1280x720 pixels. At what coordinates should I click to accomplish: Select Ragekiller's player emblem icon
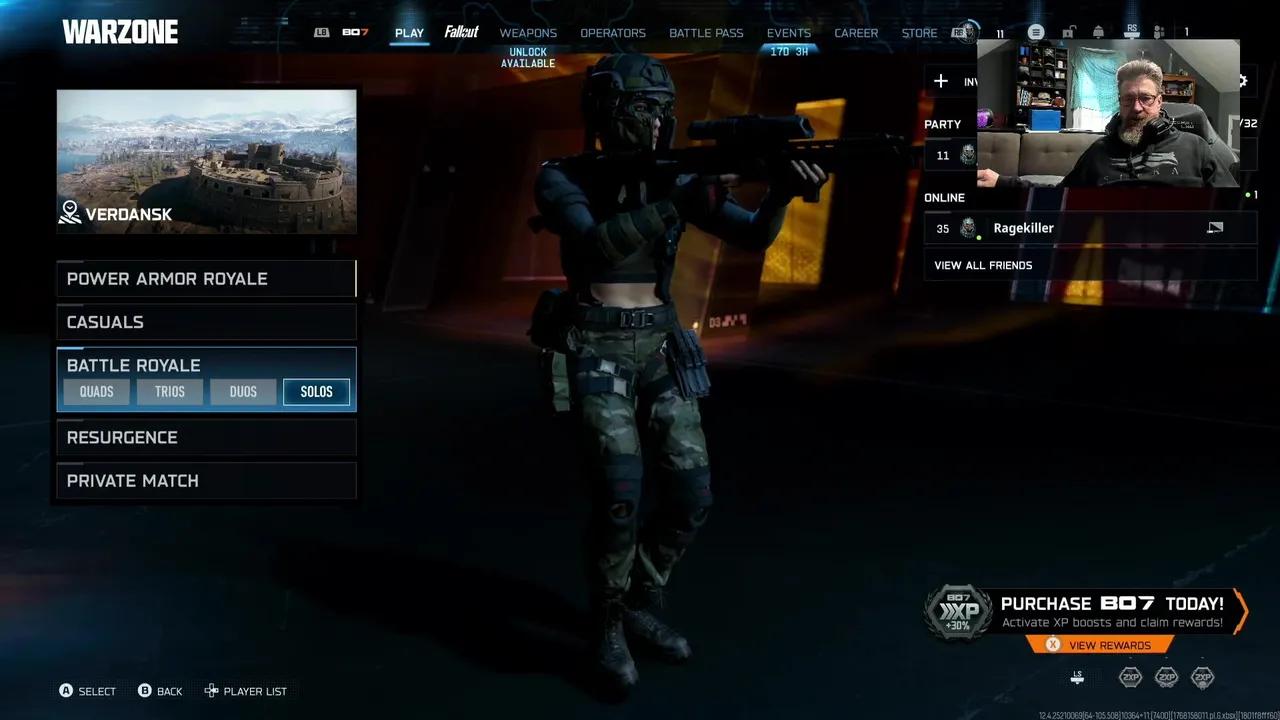click(x=967, y=228)
